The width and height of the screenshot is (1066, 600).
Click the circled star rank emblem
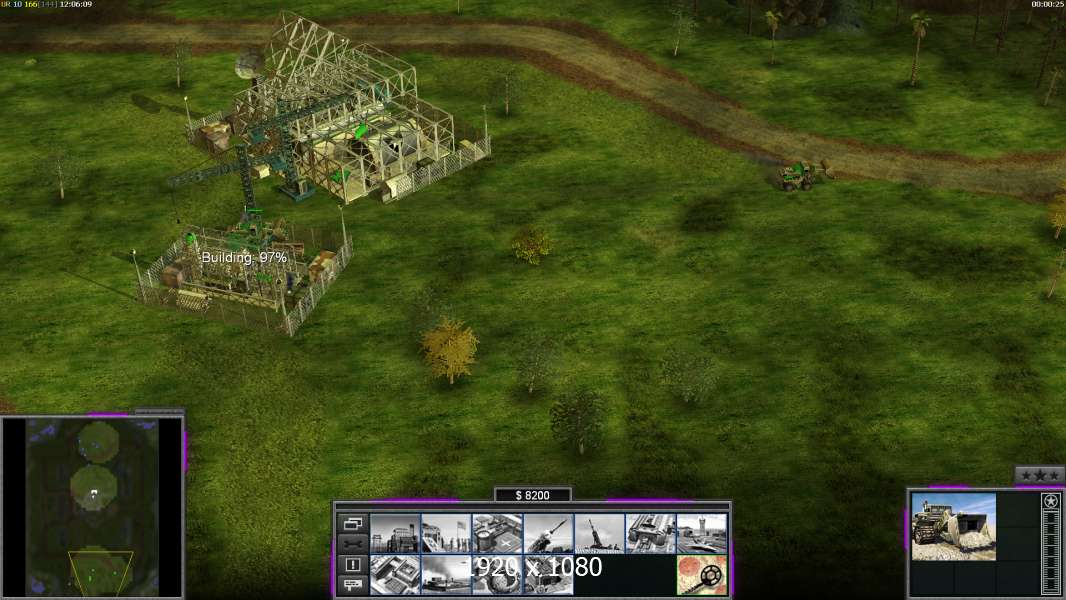click(x=1050, y=502)
